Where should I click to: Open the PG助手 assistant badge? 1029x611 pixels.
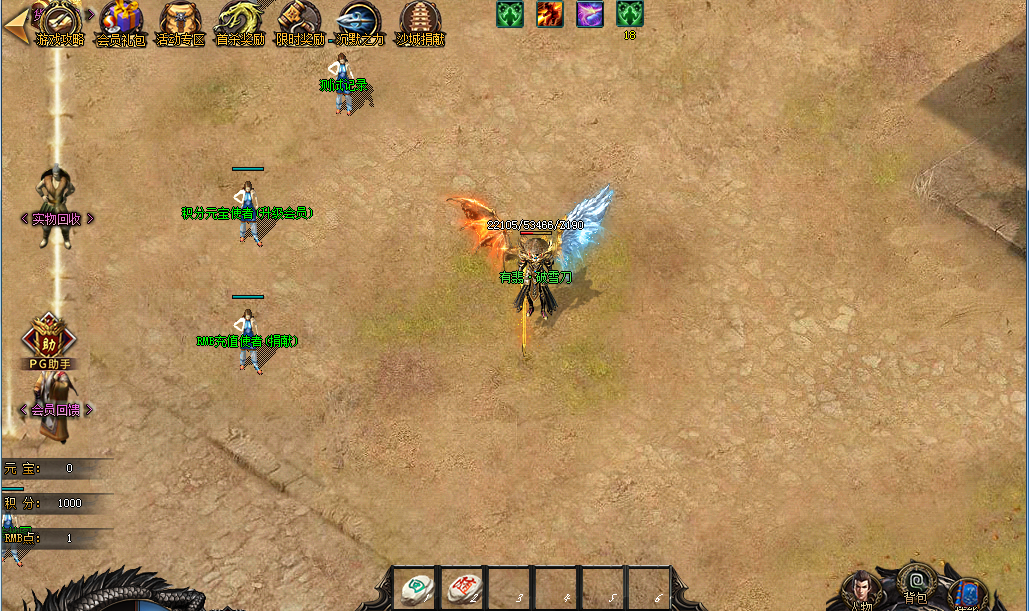tap(48, 338)
